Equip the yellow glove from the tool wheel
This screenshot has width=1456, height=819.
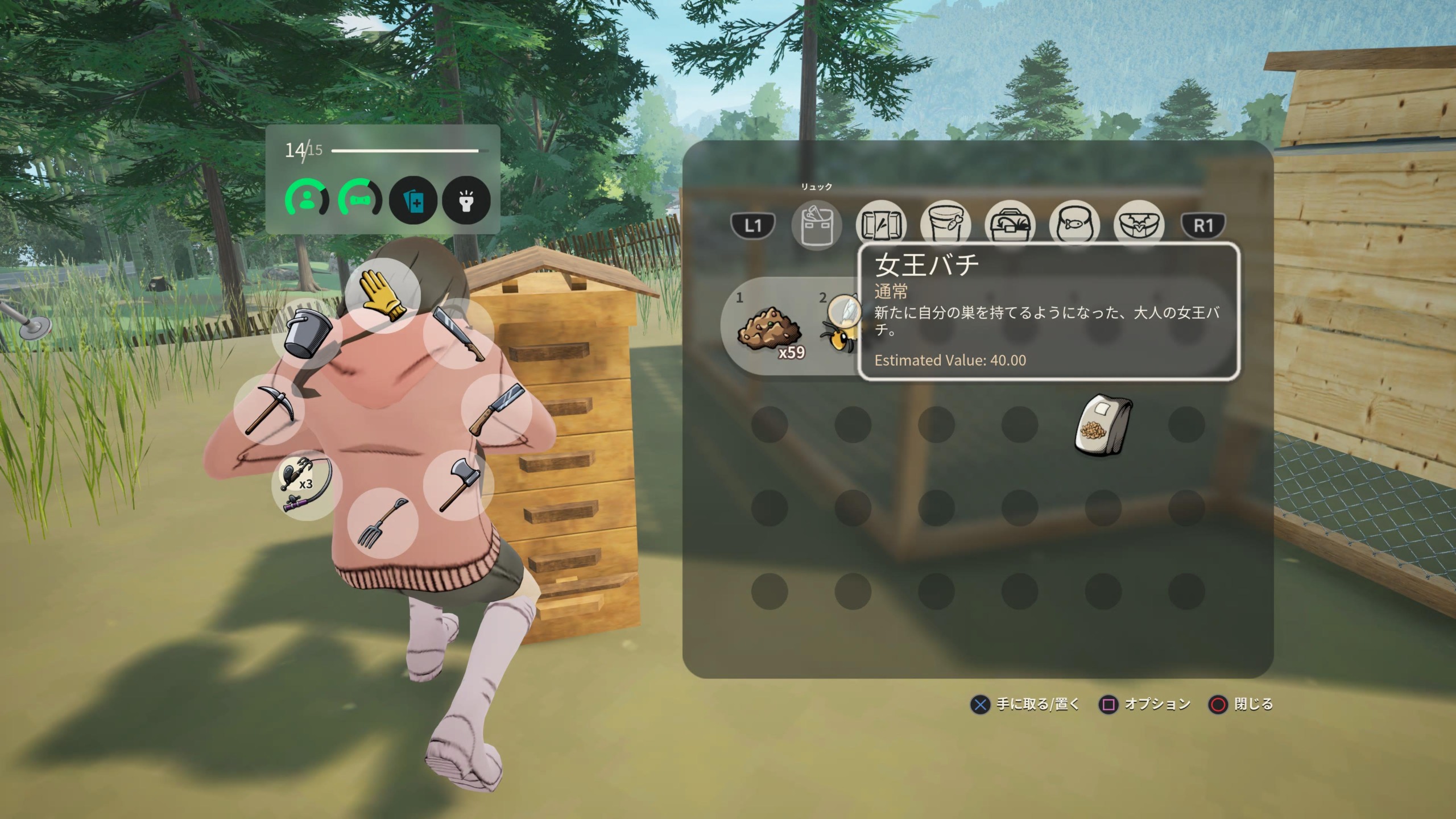(383, 295)
